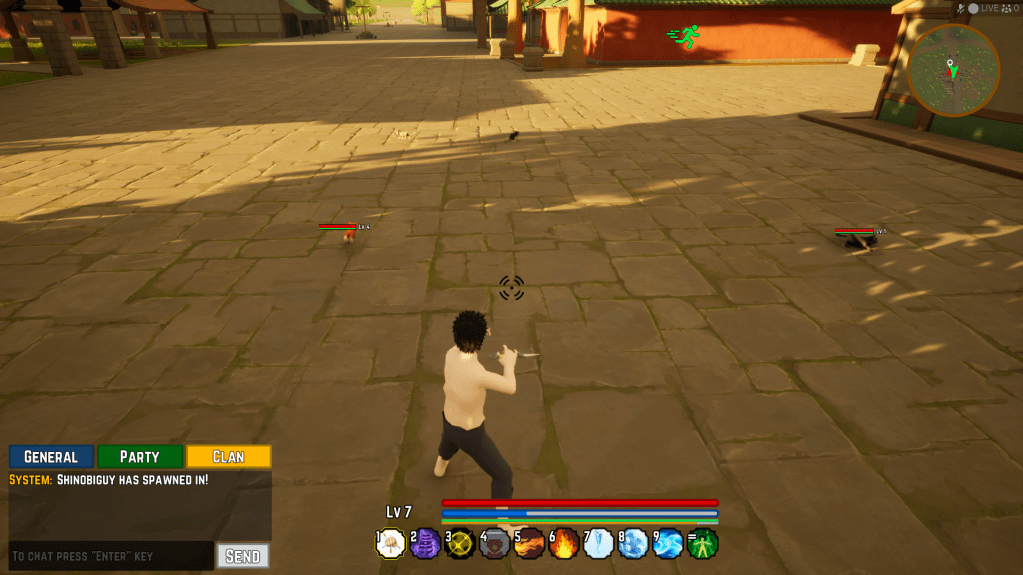The height and width of the screenshot is (575, 1023).
Task: Switch to the General chat tab
Action: [x=51, y=457]
